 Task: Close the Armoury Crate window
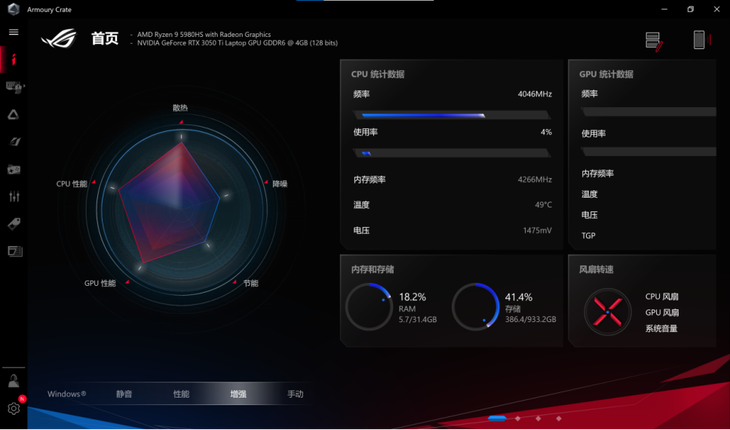tap(718, 9)
